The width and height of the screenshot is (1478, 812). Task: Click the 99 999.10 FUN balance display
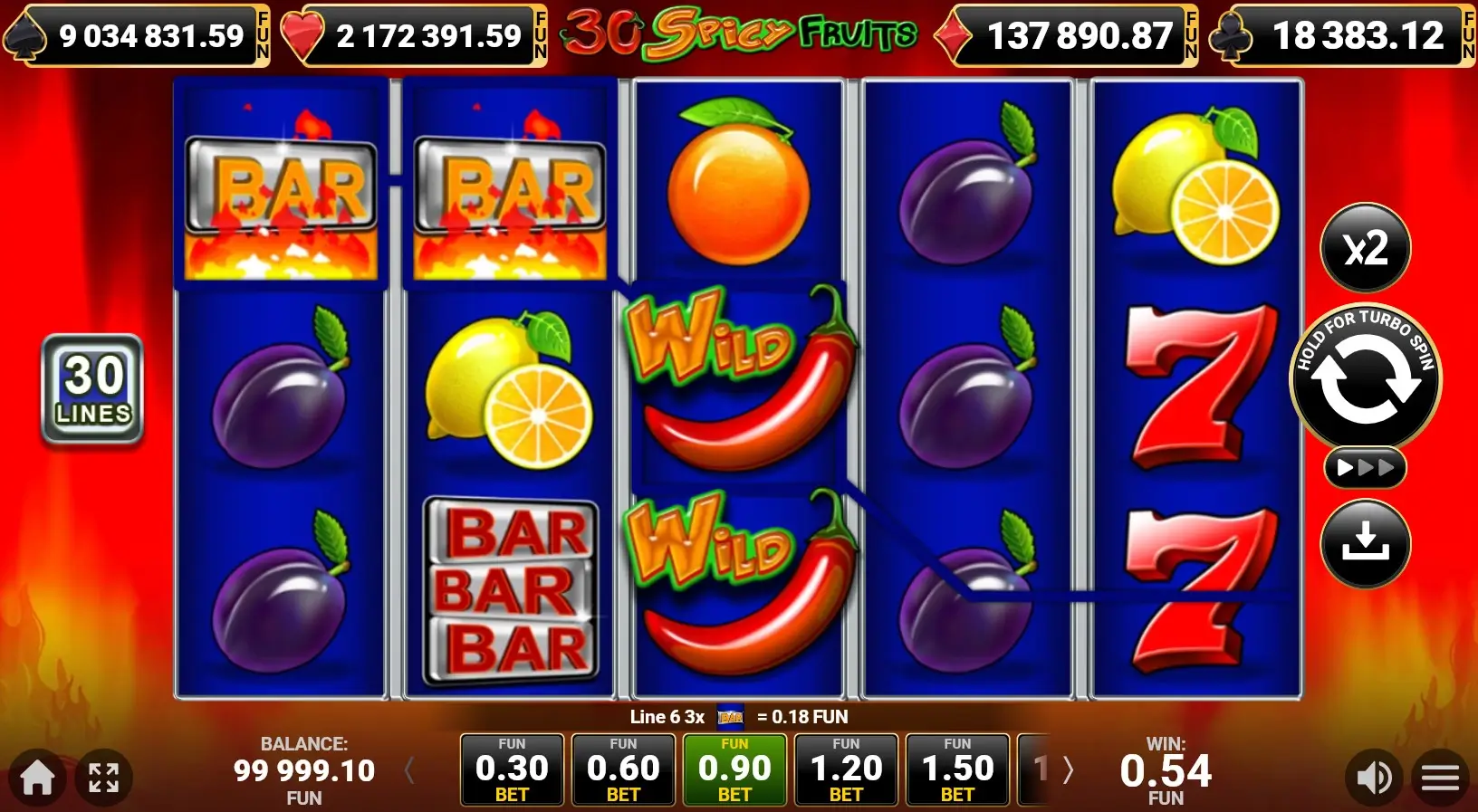pos(304,770)
